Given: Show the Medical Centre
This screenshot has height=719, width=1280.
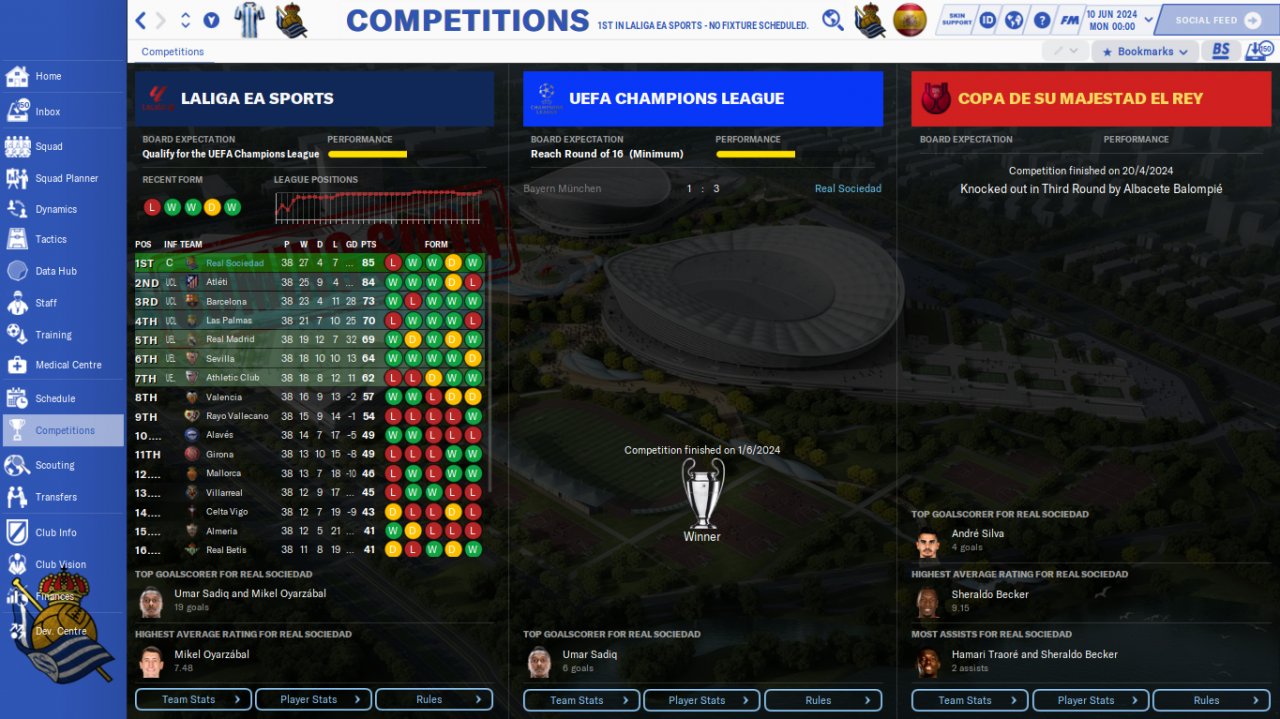Looking at the screenshot, I should pyautogui.click(x=68, y=365).
